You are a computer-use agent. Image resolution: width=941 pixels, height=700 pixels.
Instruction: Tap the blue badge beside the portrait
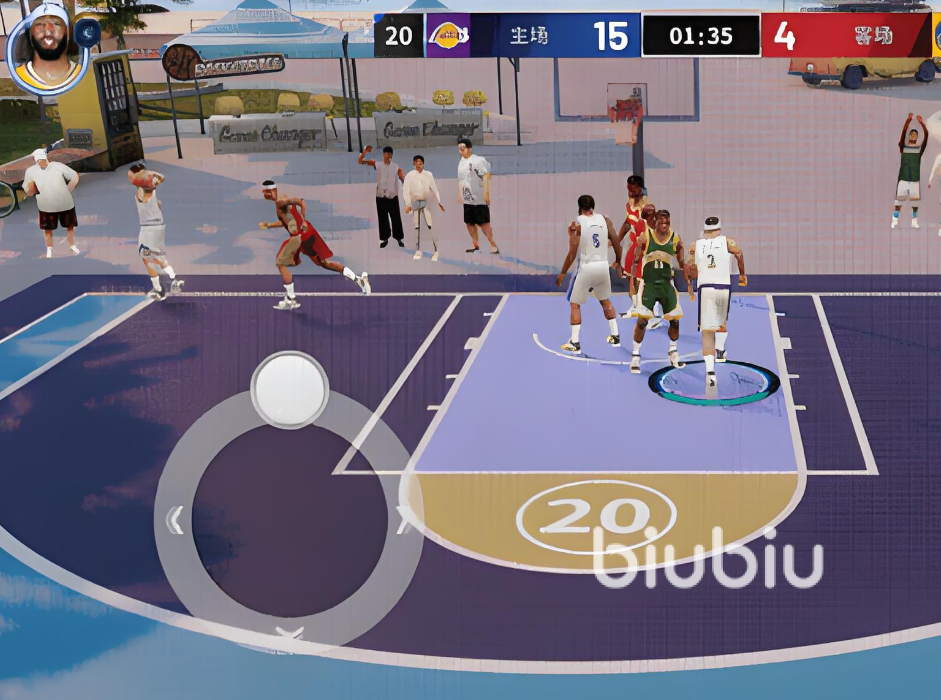click(x=87, y=32)
